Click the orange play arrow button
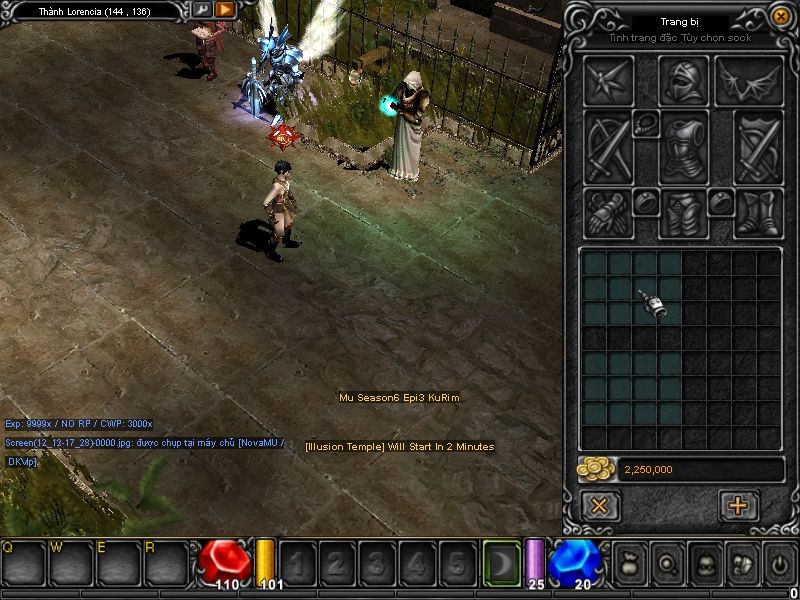The width and height of the screenshot is (800, 600). click(225, 10)
